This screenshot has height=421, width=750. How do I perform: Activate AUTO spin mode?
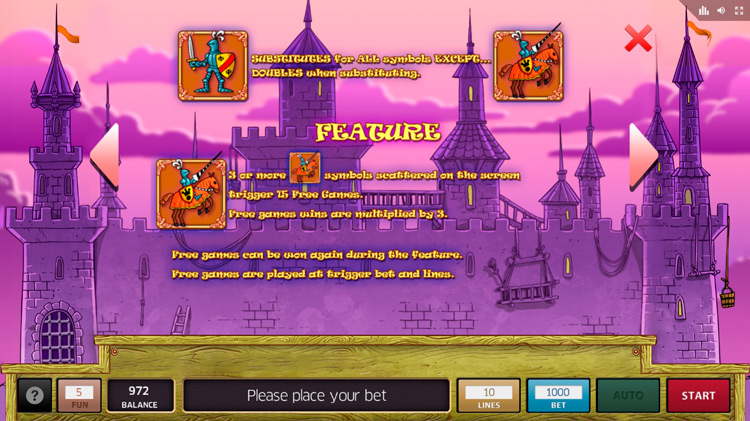point(628,395)
